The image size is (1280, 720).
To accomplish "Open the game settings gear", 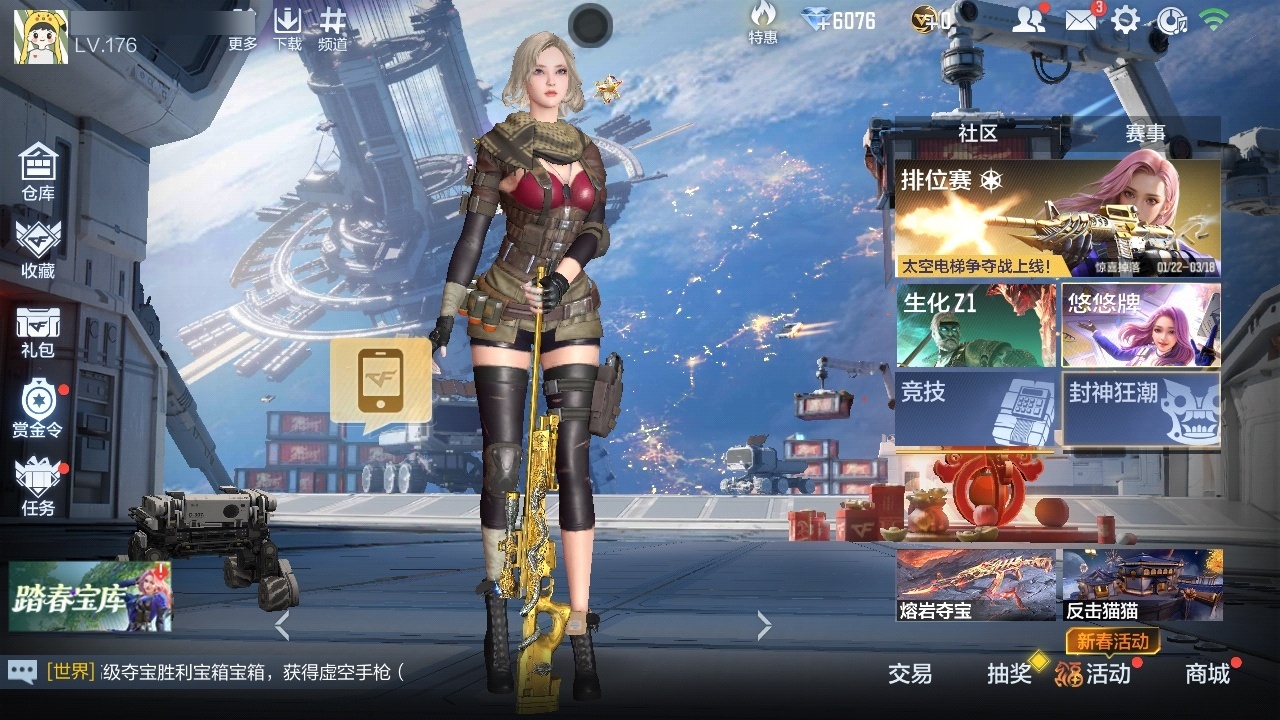I will [1128, 22].
